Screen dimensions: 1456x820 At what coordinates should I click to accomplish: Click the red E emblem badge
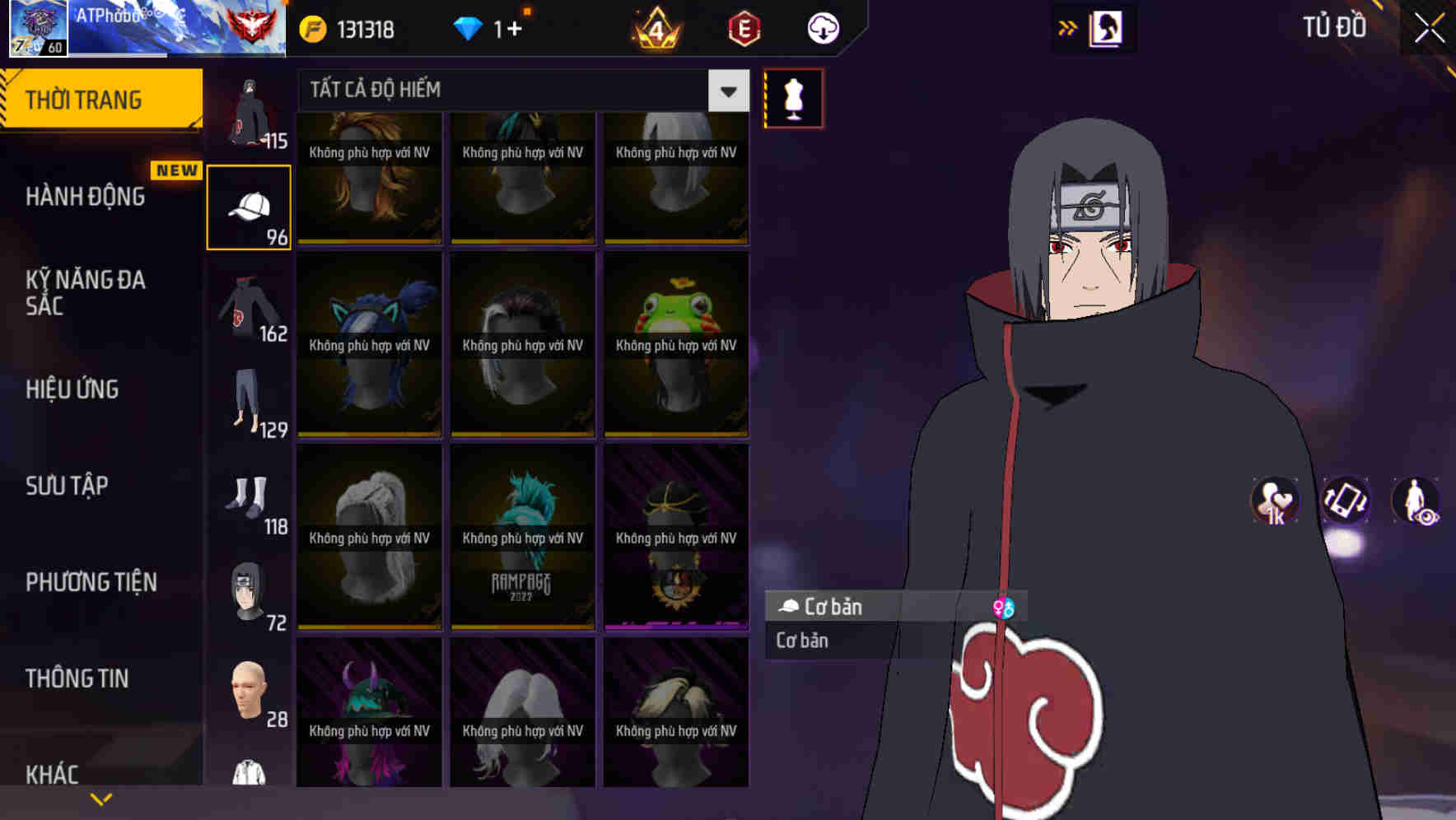pyautogui.click(x=742, y=27)
